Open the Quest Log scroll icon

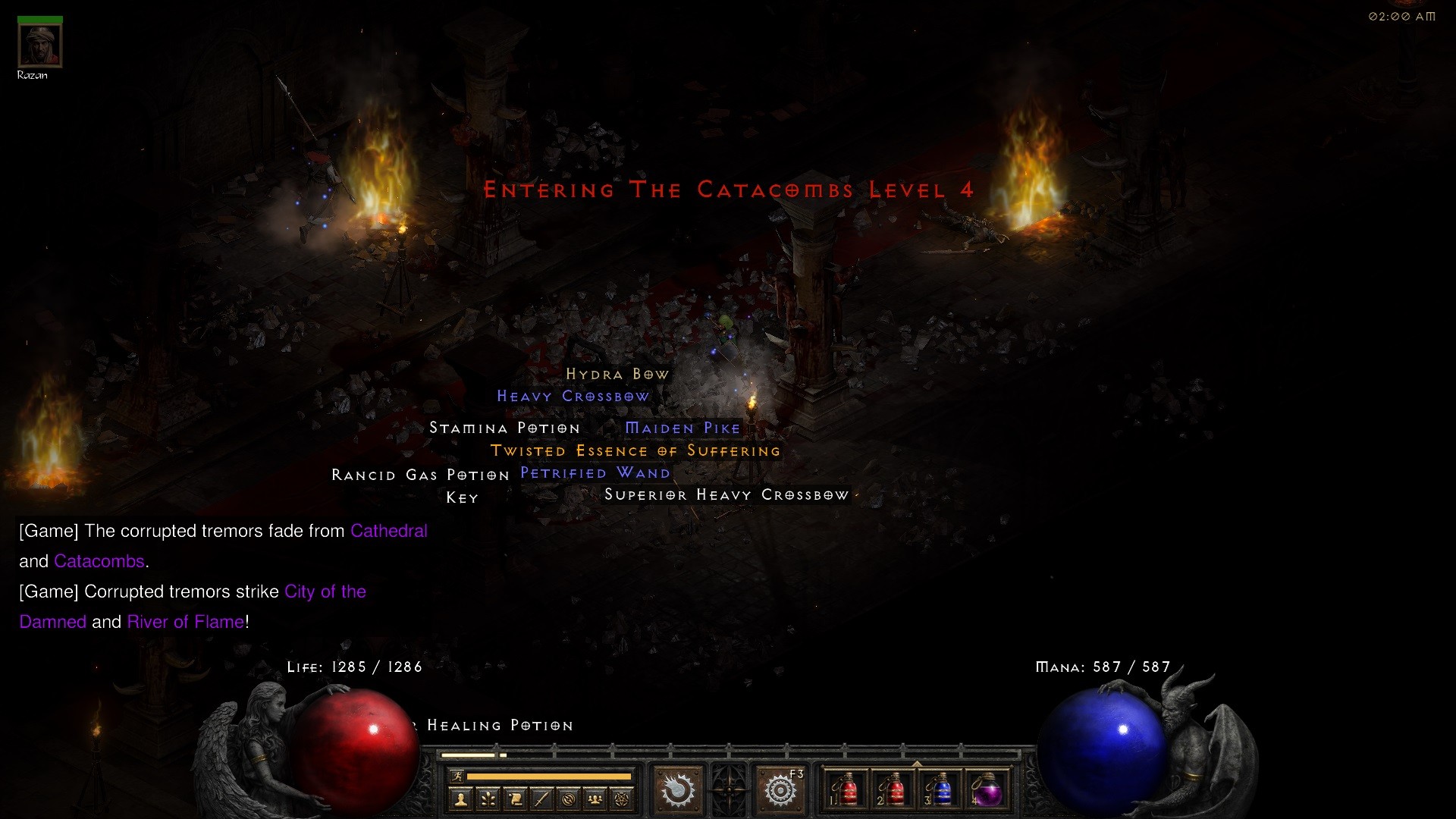(514, 799)
